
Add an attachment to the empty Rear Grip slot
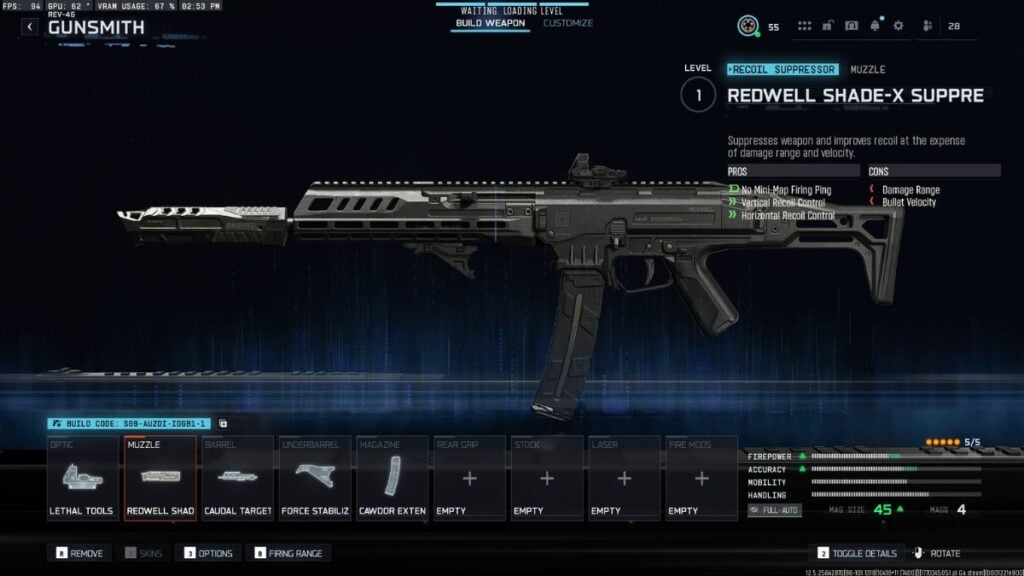[469, 478]
